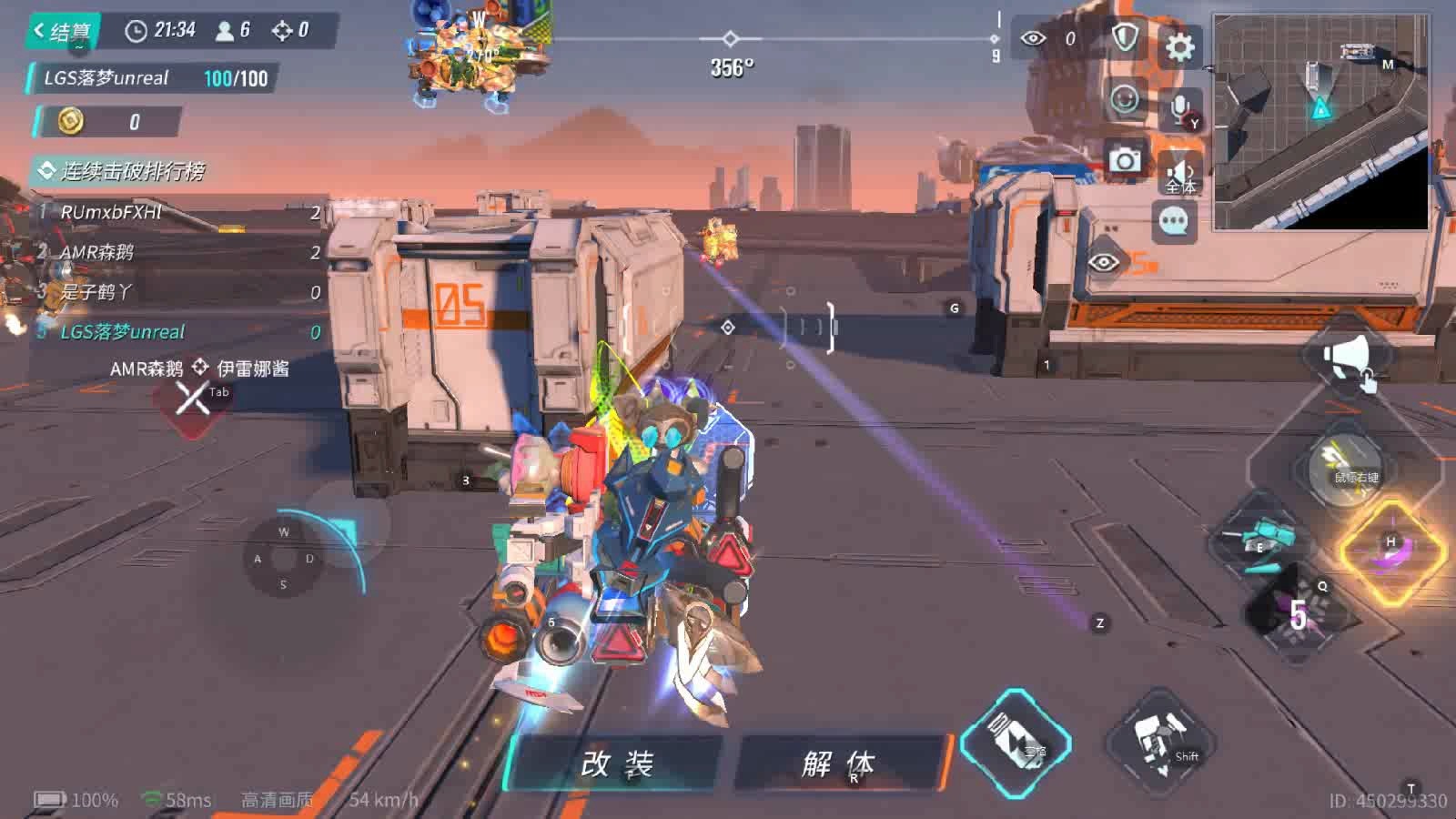1456x819 pixels.
Task: Activate the skill showing cooldown 5
Action: (1299, 612)
